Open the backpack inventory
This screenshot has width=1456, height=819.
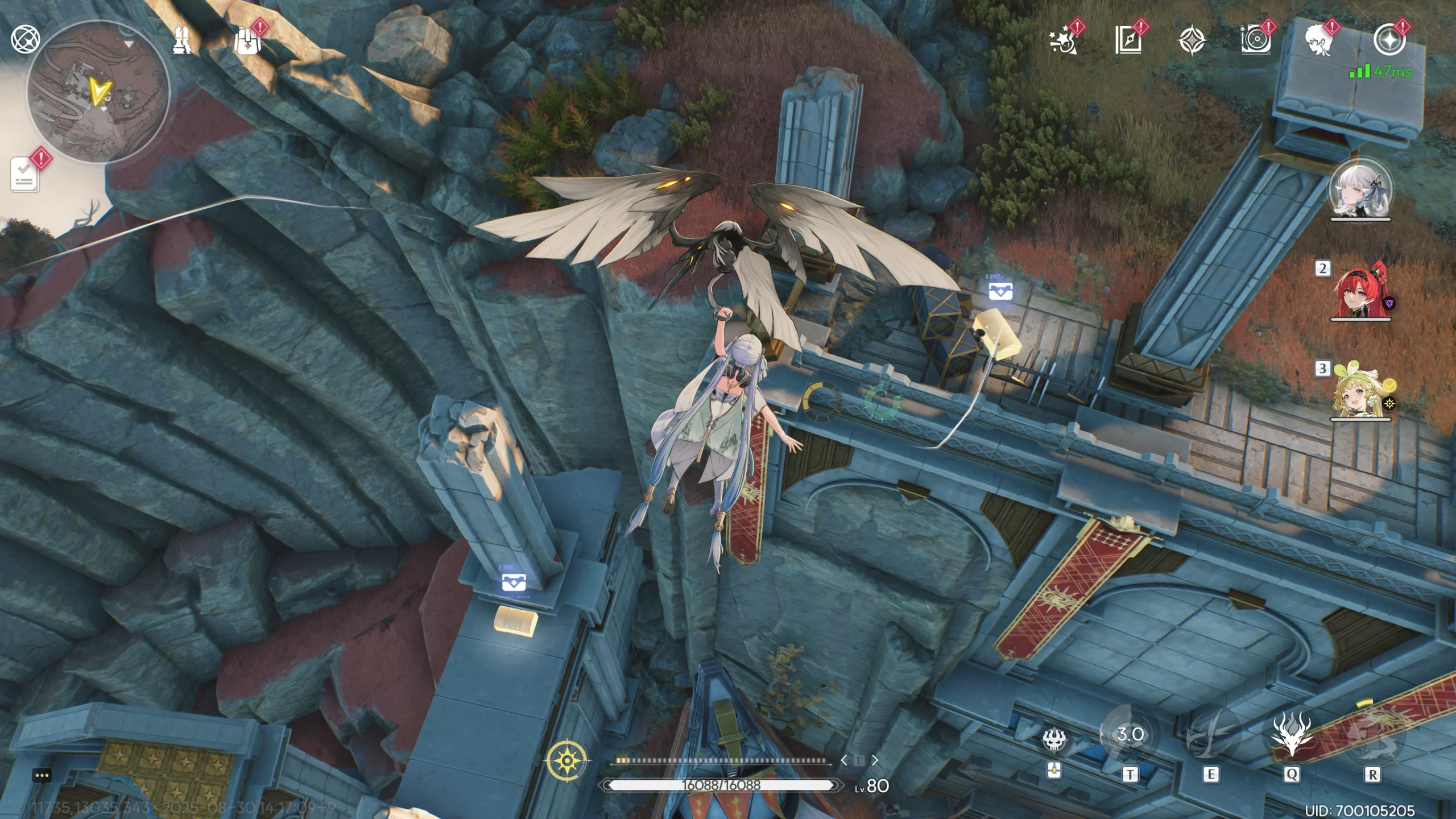point(247,41)
